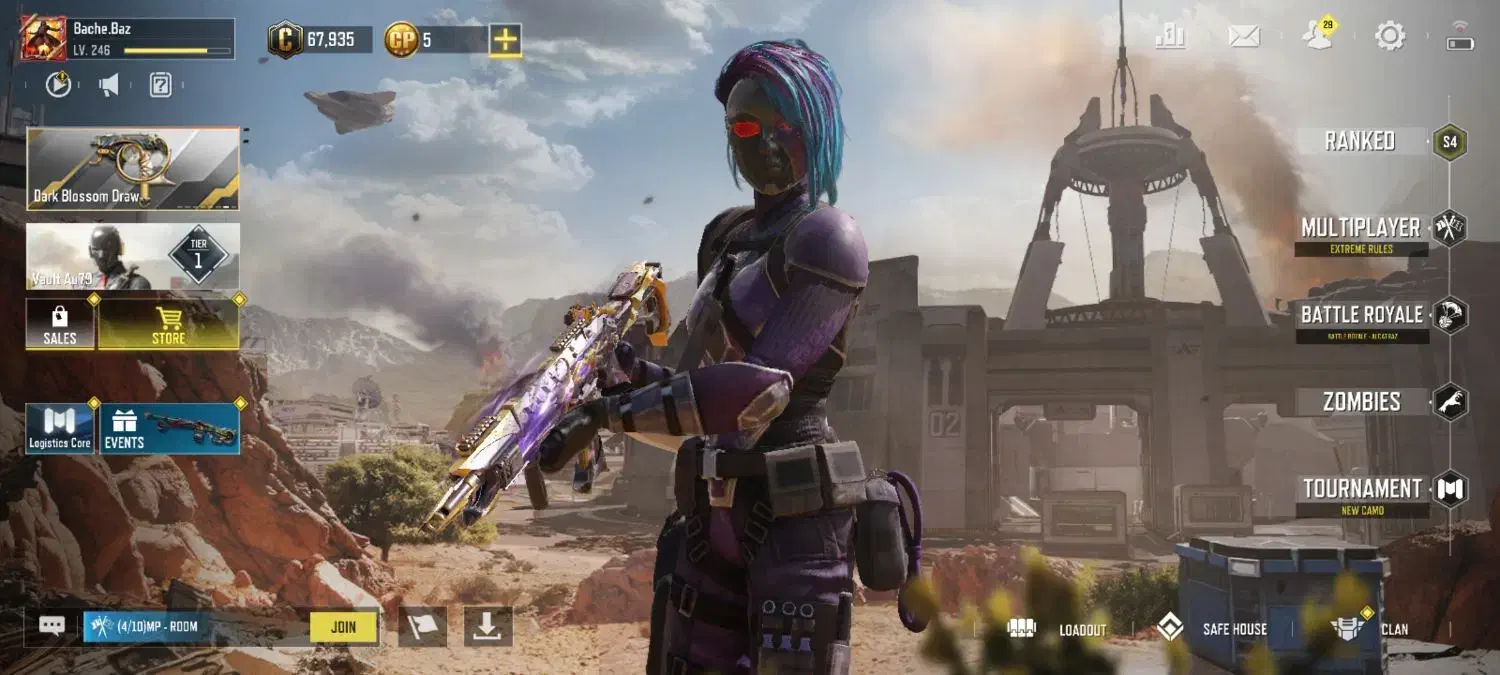Image resolution: width=1500 pixels, height=675 pixels.
Task: Open Logistics Core
Action: (60, 429)
